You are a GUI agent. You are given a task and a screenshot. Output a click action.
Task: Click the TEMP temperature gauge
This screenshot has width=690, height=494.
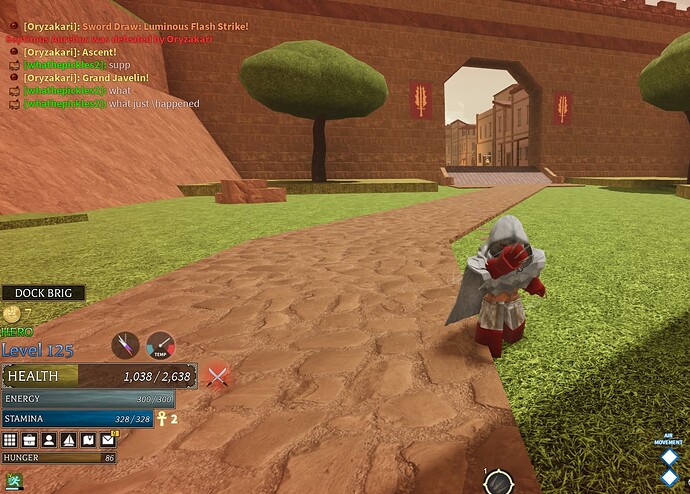pyautogui.click(x=160, y=345)
